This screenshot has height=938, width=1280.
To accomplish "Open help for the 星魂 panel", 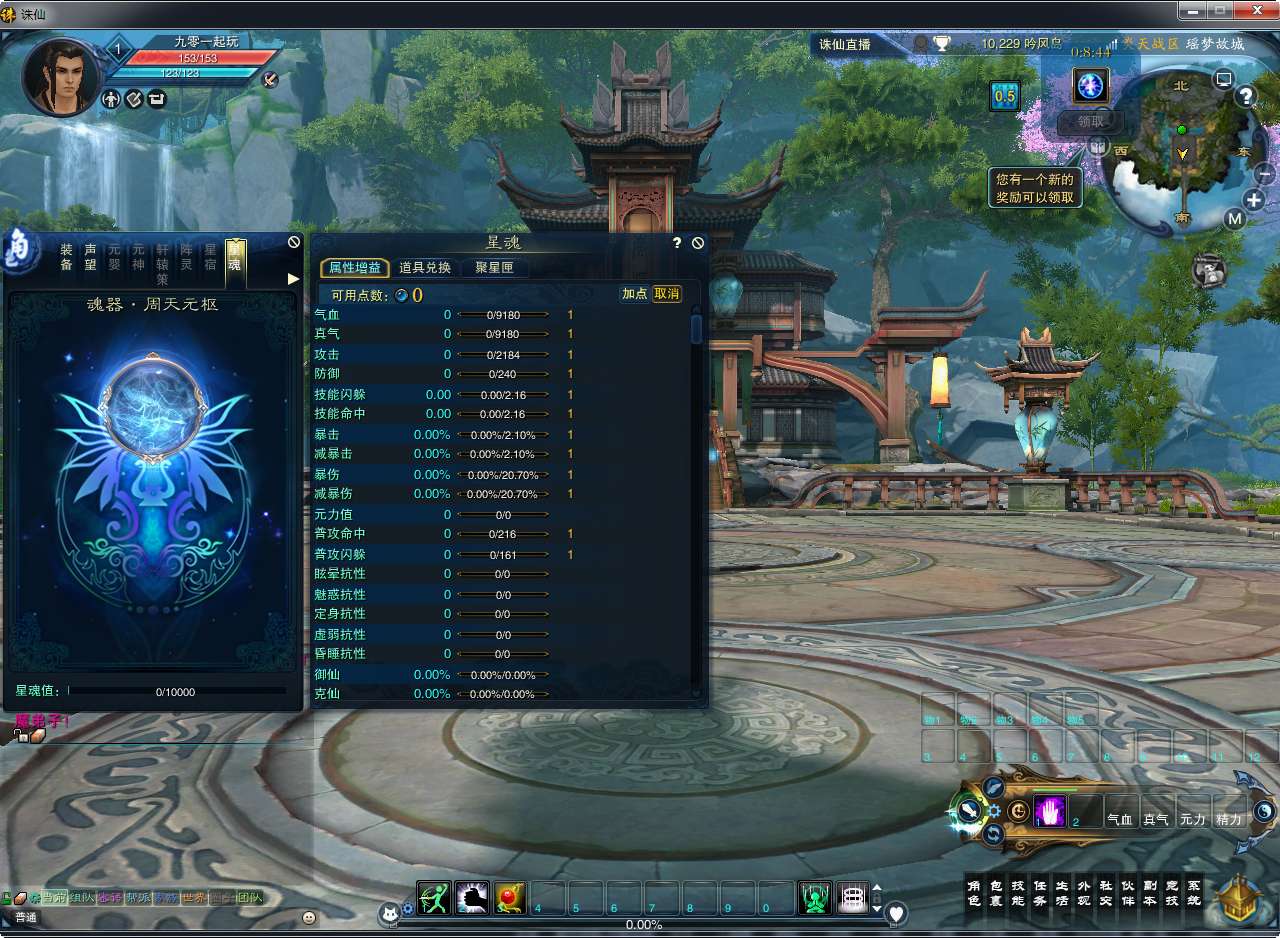I will point(677,243).
